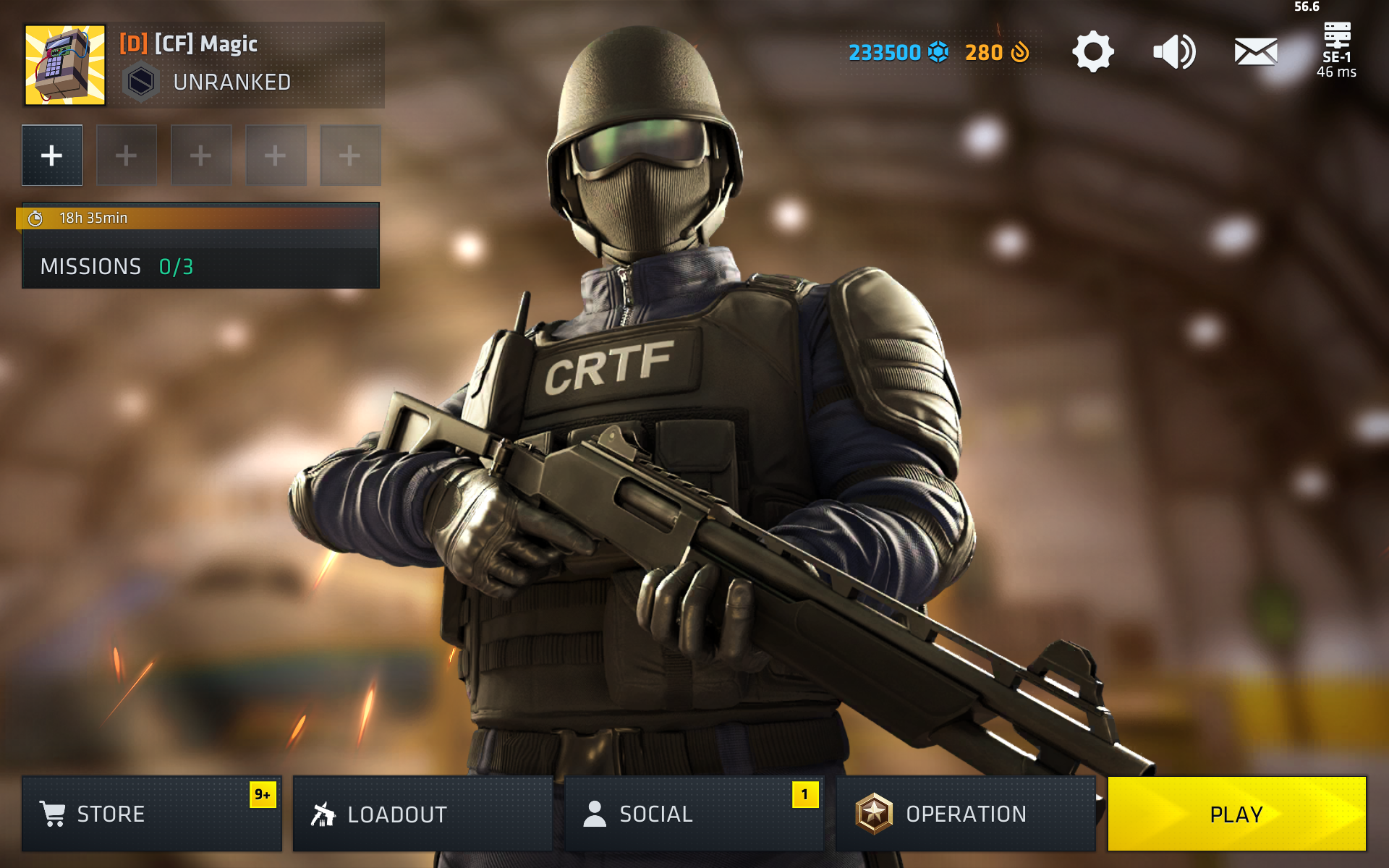Start a match with the Play button
This screenshot has width=1389, height=868.
click(1236, 814)
